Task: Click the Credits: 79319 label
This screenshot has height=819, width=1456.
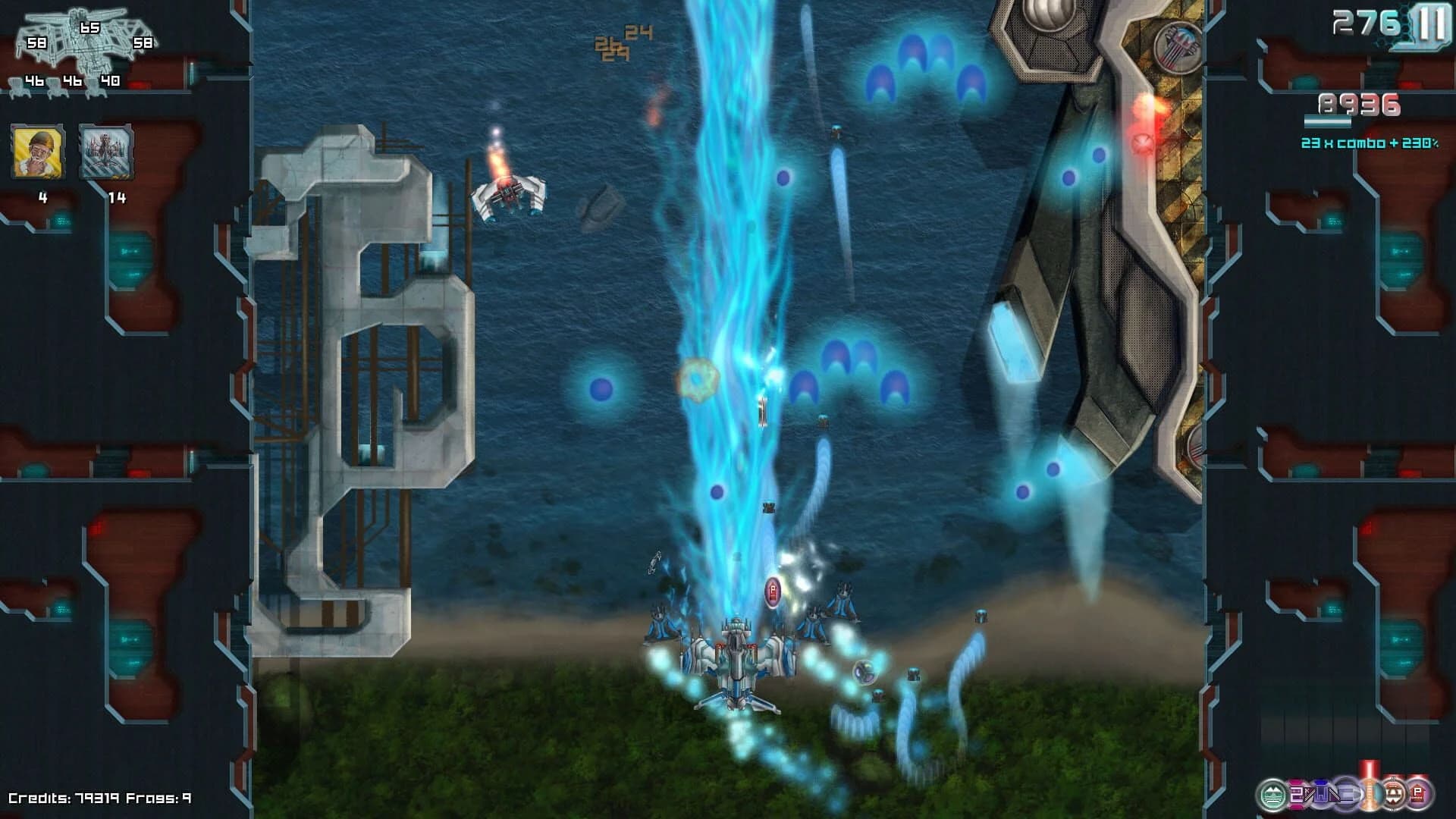Action: pos(61,798)
